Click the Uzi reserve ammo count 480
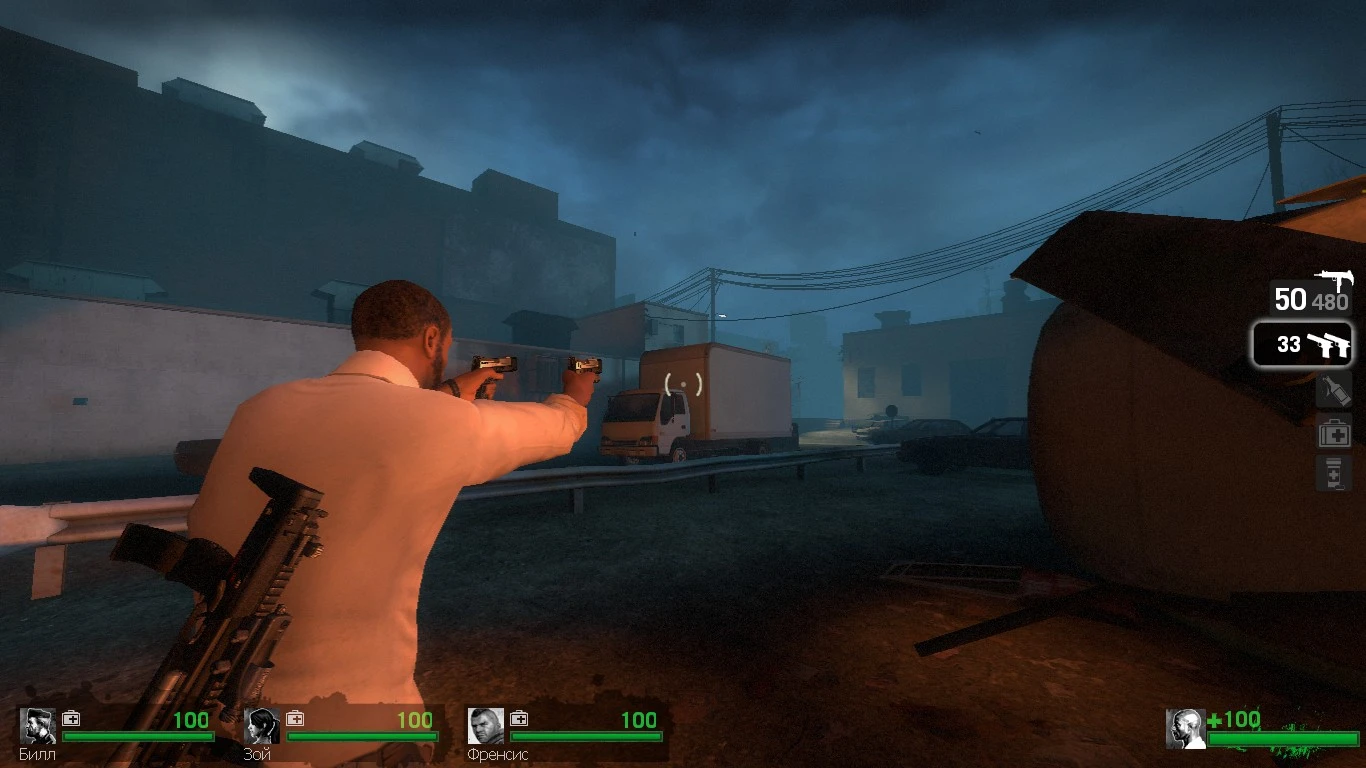This screenshot has height=768, width=1366. [1332, 301]
